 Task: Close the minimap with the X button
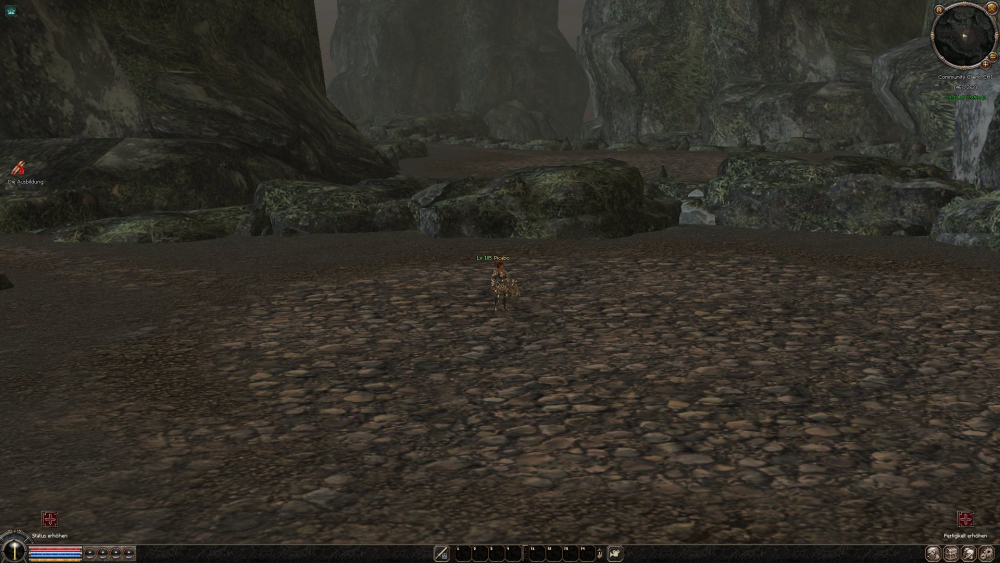pyautogui.click(x=993, y=11)
